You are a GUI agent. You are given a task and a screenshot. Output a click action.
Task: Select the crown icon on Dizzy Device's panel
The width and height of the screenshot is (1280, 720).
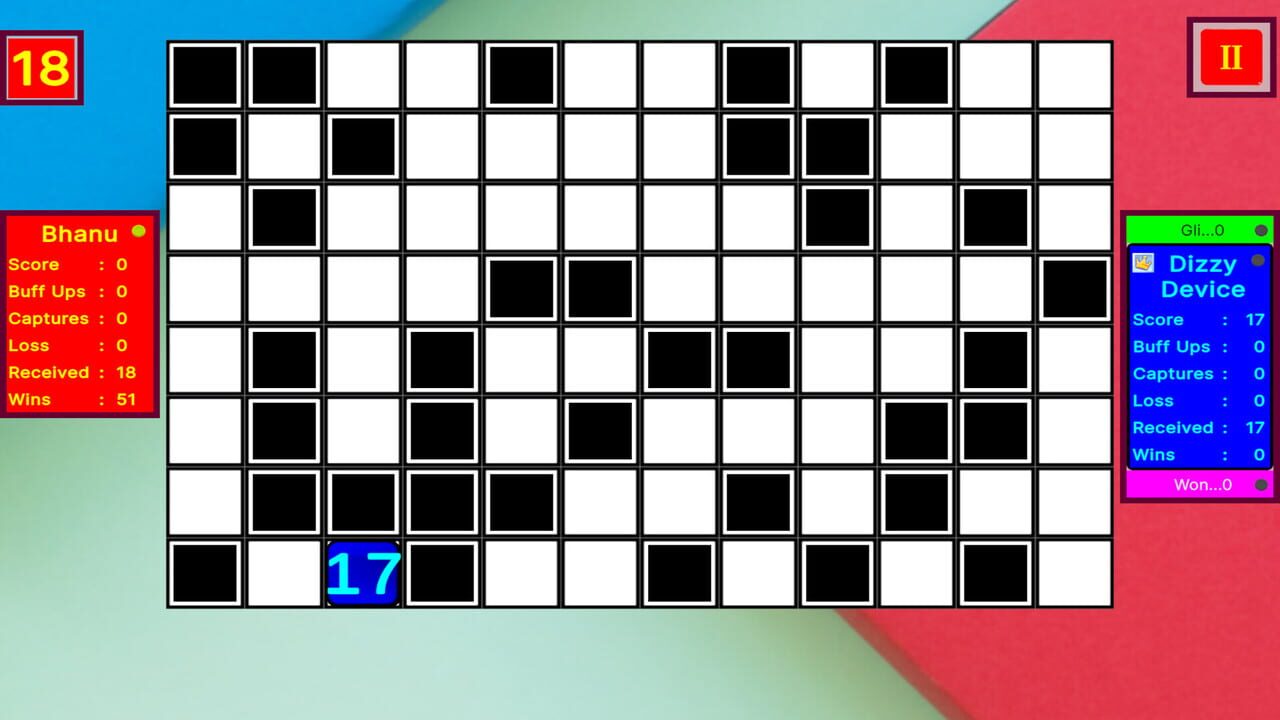click(1142, 263)
